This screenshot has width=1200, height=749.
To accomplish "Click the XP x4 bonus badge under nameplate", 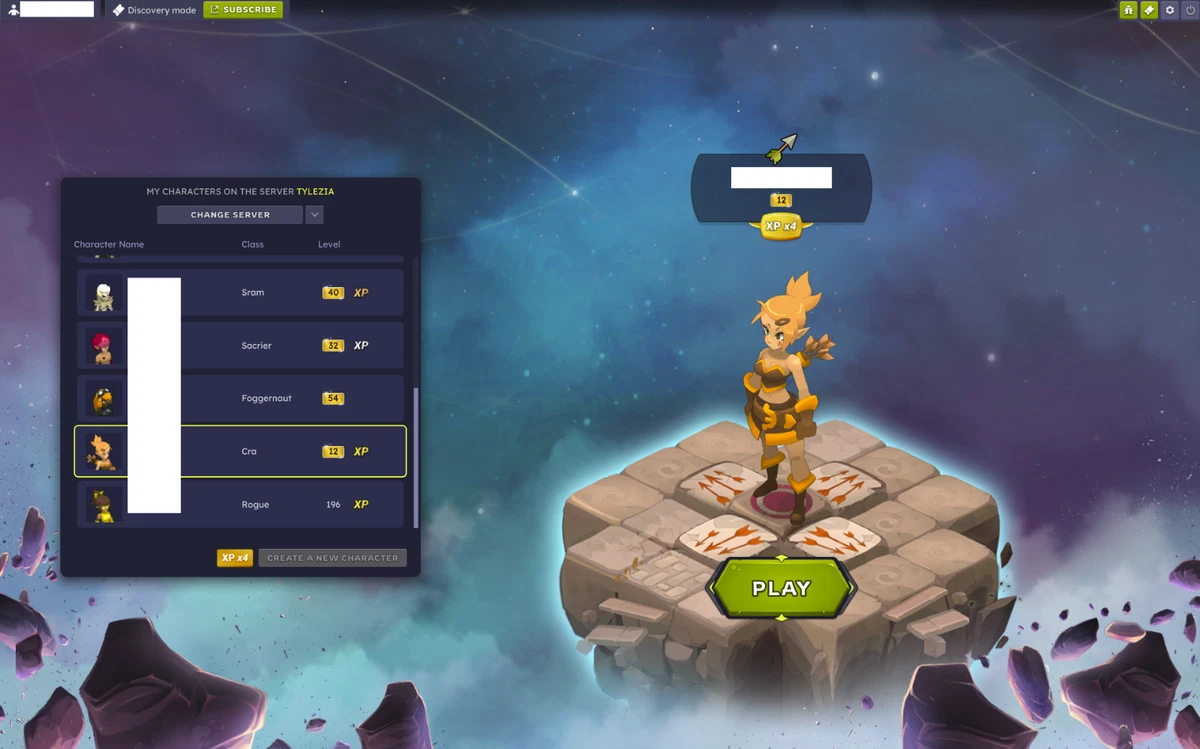I will point(781,227).
